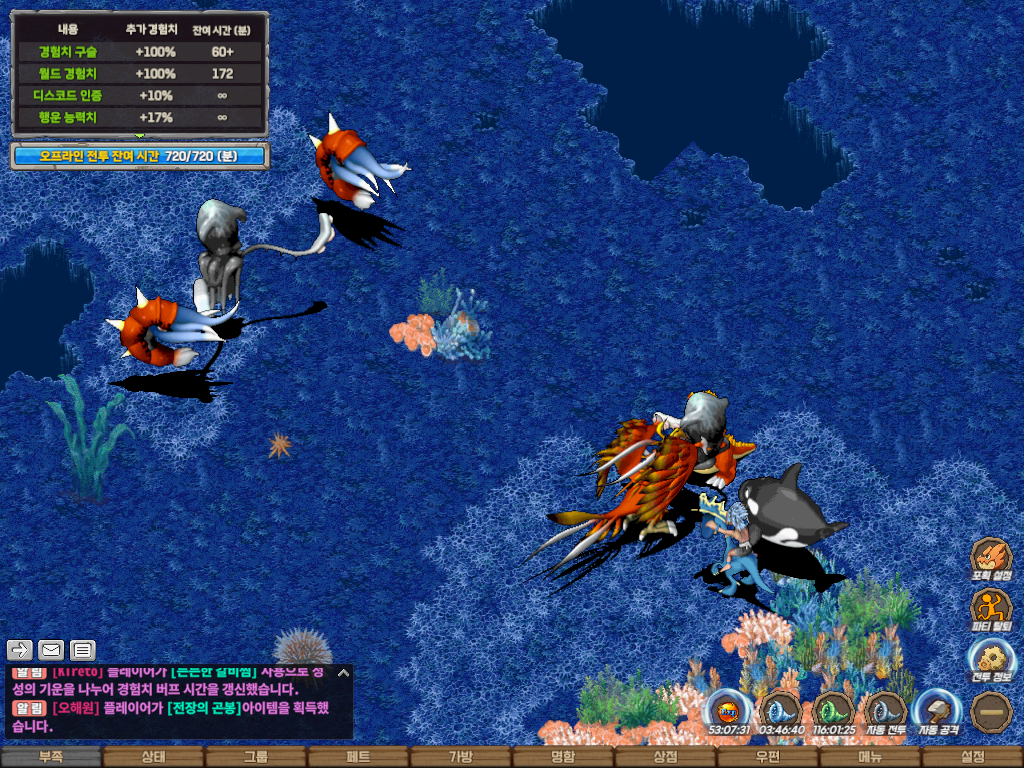Click the envelope icon above chat
The height and width of the screenshot is (768, 1024).
[x=51, y=650]
